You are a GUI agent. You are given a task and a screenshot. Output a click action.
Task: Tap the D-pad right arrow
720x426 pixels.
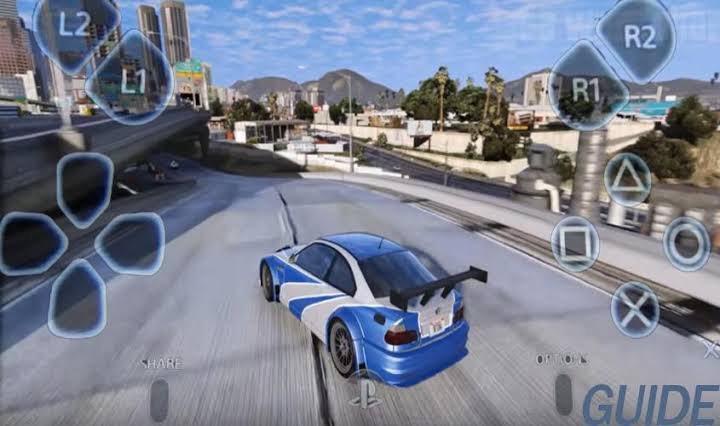tap(130, 244)
